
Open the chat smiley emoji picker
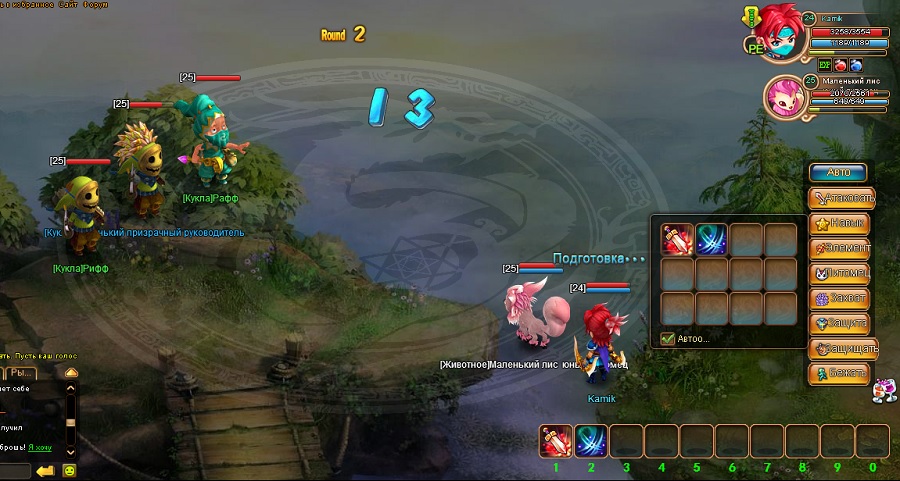70,470
